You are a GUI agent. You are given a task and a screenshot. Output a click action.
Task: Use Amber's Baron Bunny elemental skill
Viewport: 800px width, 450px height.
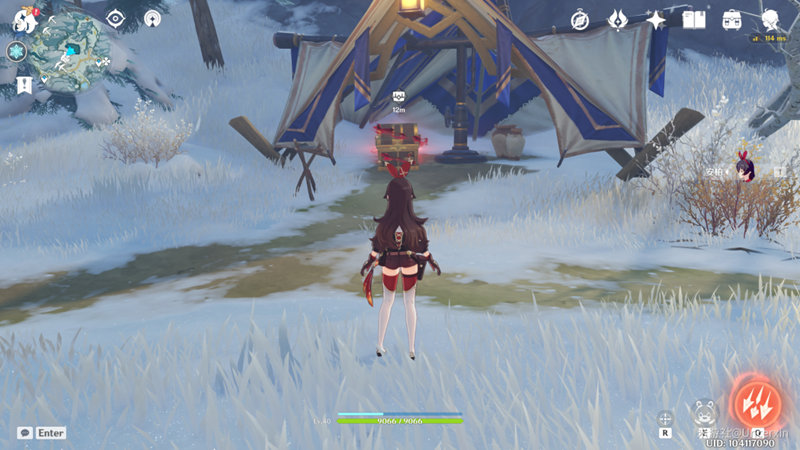point(704,412)
